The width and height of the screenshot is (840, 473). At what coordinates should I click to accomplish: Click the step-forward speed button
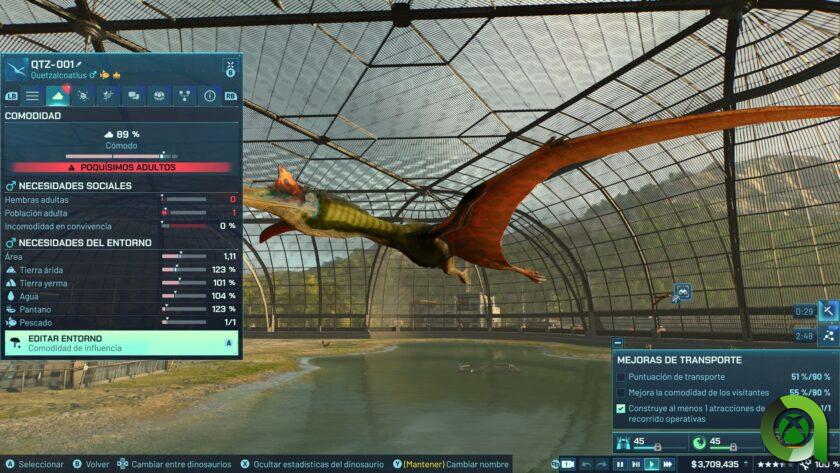636,464
